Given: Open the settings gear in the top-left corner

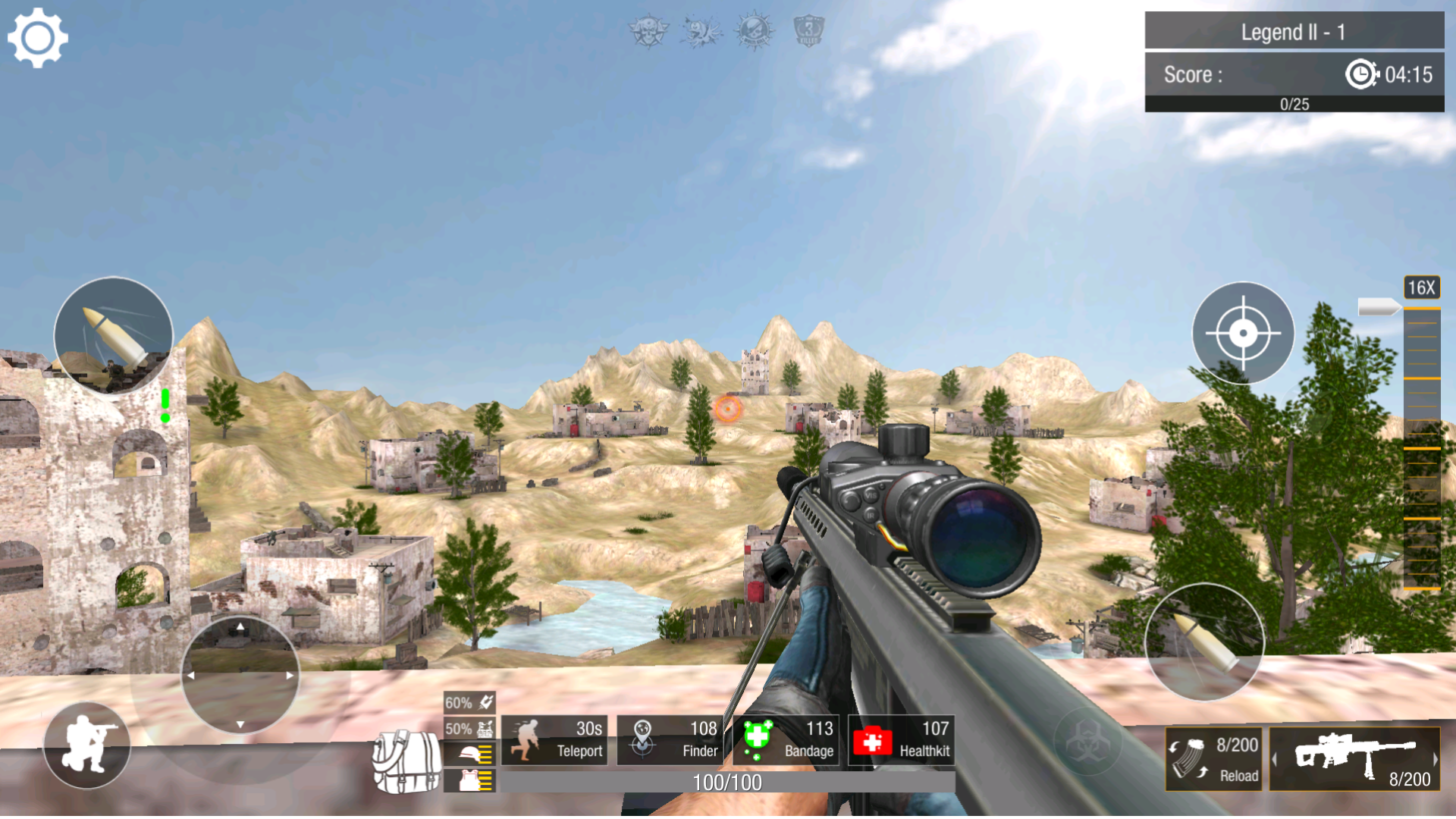Looking at the screenshot, I should 38,36.
